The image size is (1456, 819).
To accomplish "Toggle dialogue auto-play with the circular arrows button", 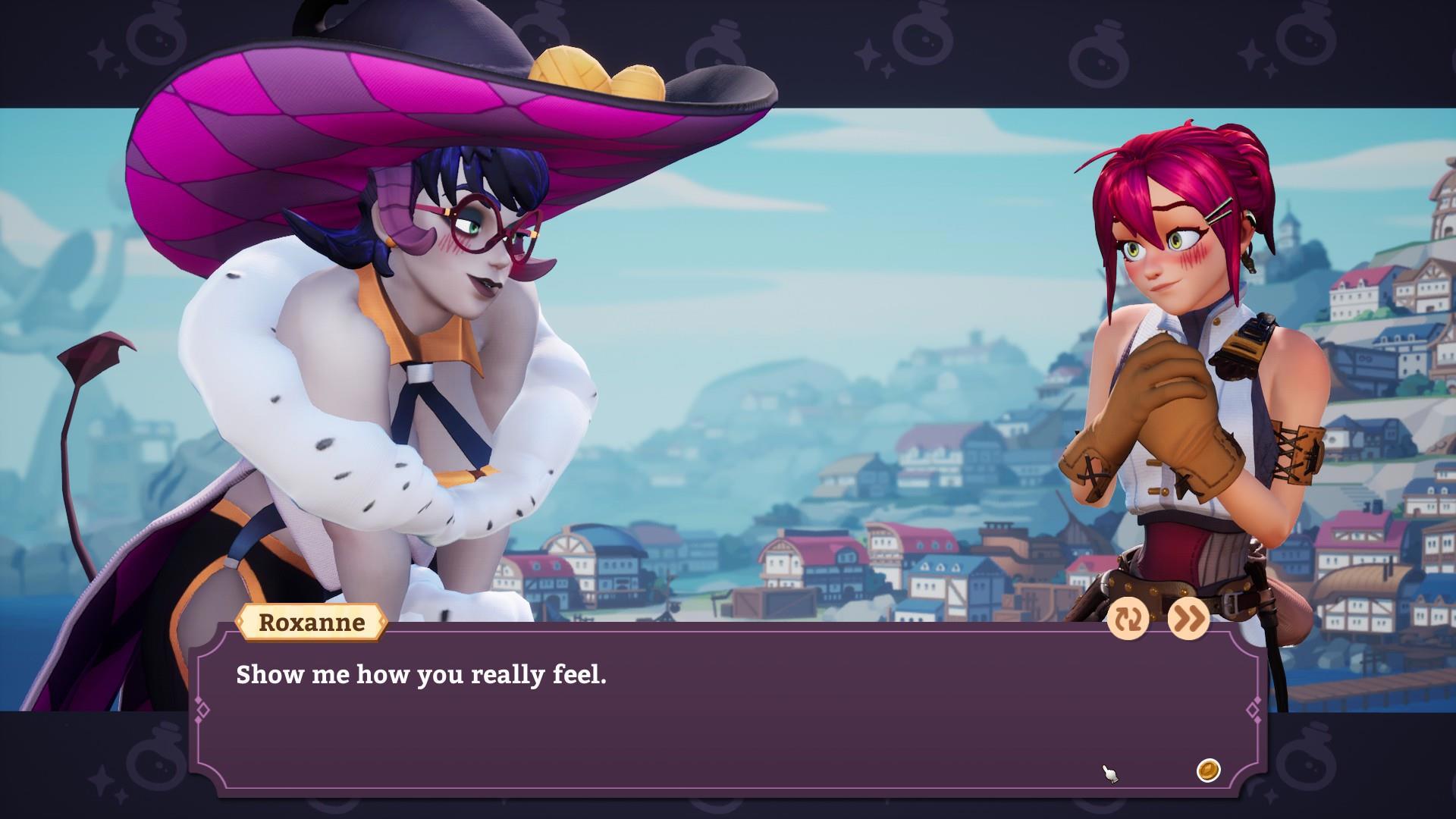I will pyautogui.click(x=1128, y=620).
